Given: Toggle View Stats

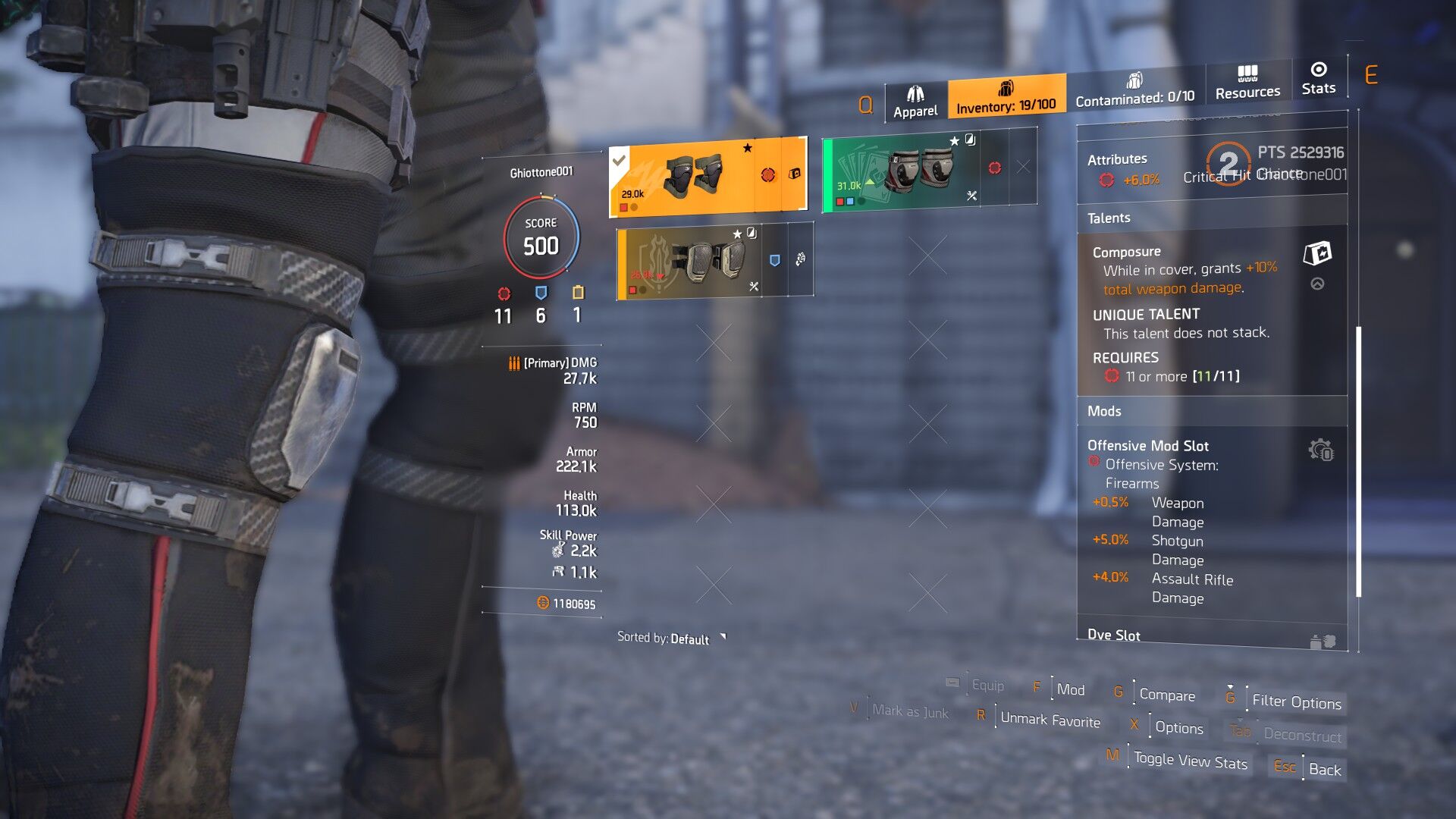Looking at the screenshot, I should pos(1190,761).
